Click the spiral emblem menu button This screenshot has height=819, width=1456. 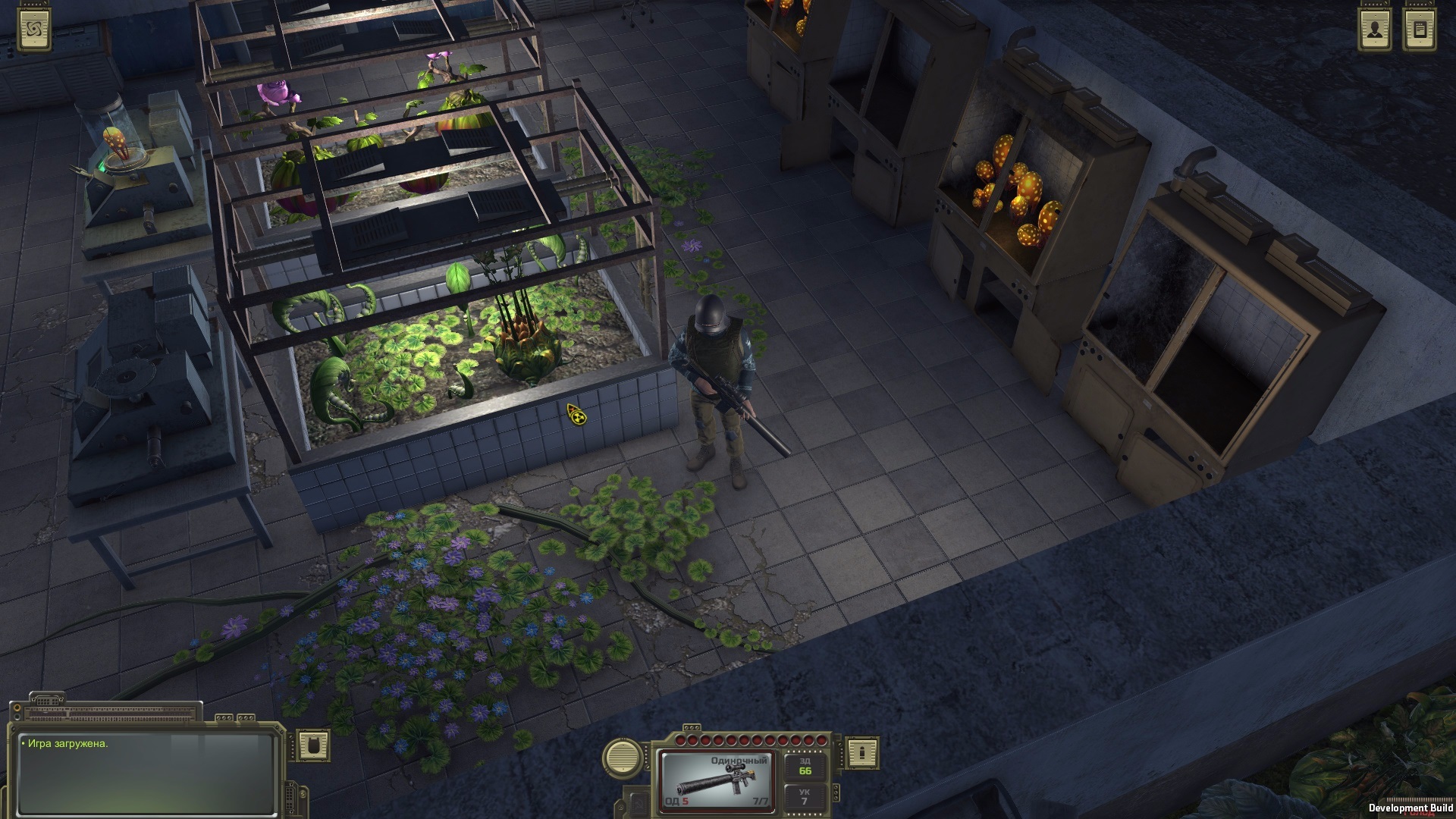(x=33, y=30)
